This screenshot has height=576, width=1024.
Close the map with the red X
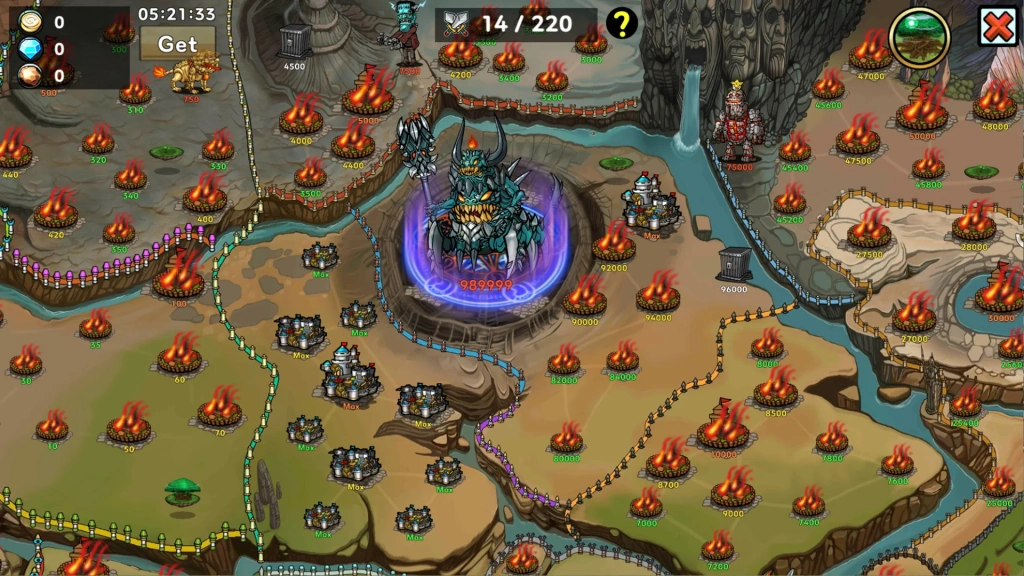[x=998, y=27]
